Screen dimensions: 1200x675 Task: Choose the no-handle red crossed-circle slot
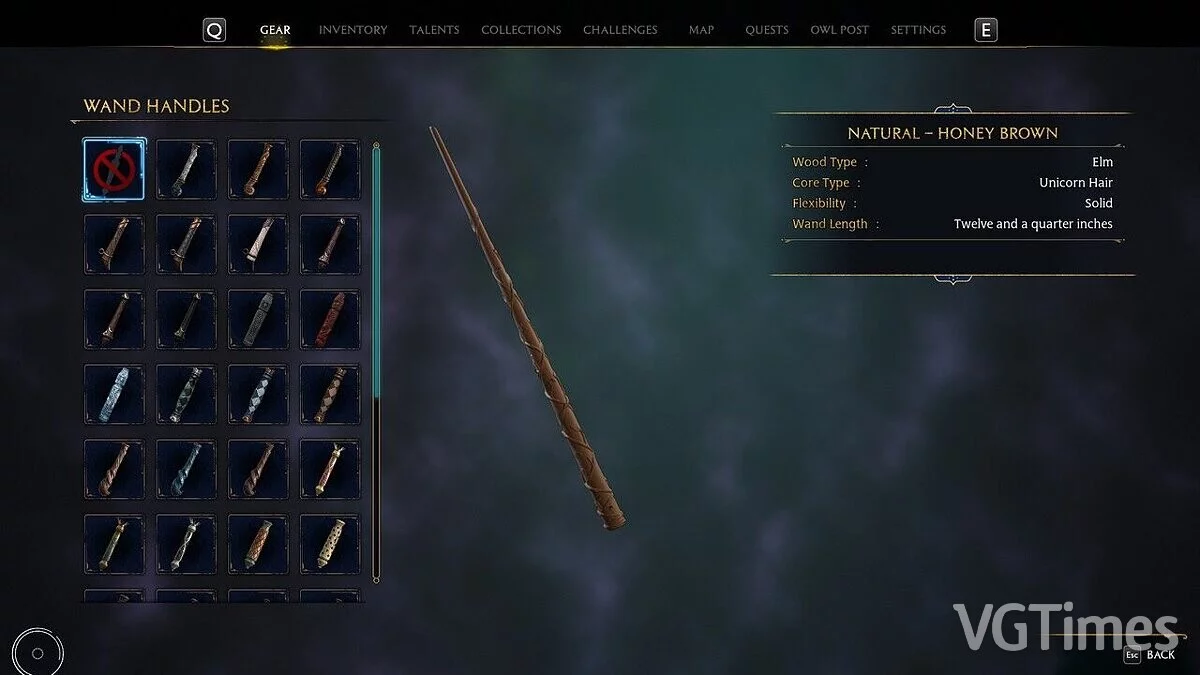(114, 170)
